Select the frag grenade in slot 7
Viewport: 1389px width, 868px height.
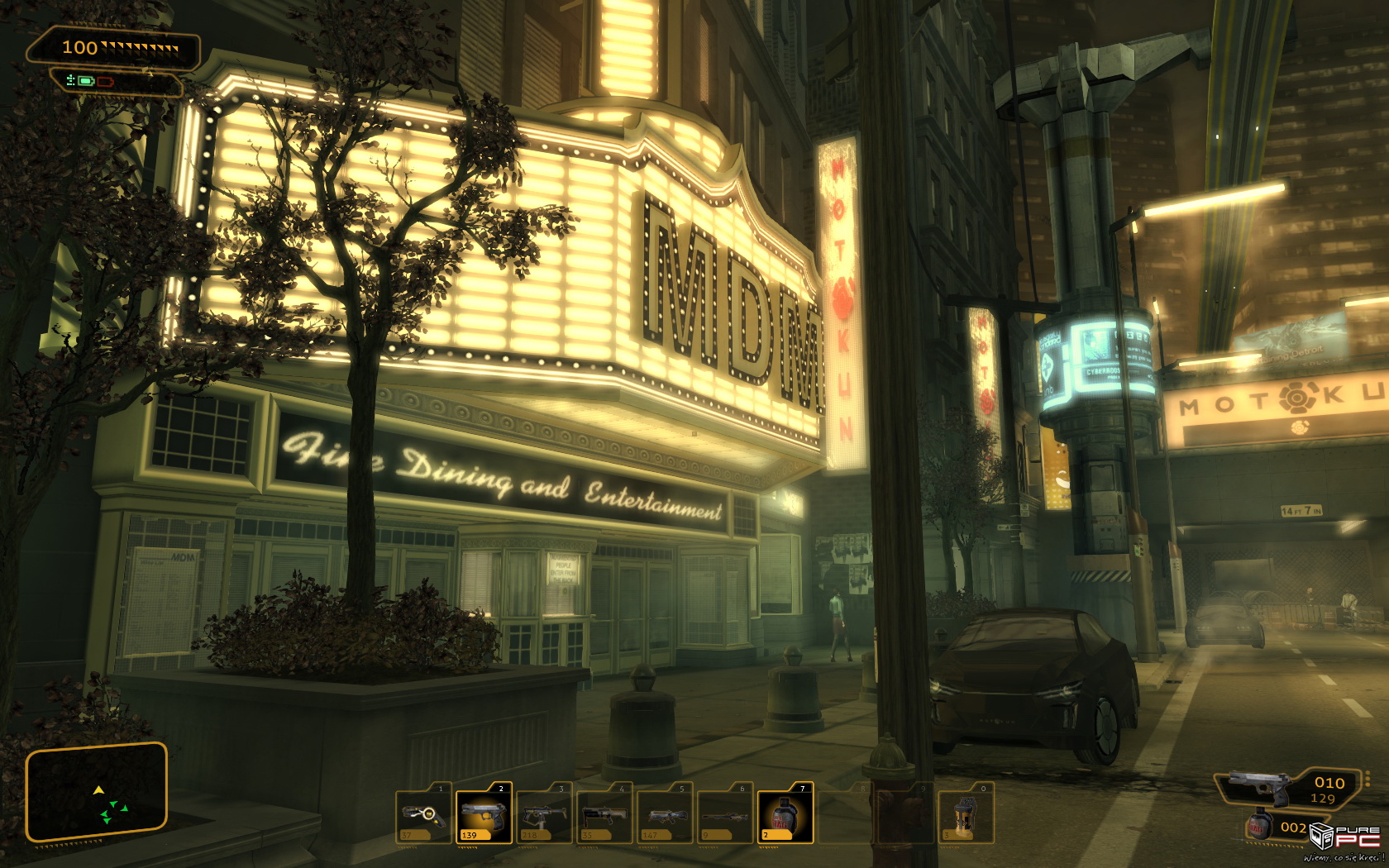(x=785, y=815)
